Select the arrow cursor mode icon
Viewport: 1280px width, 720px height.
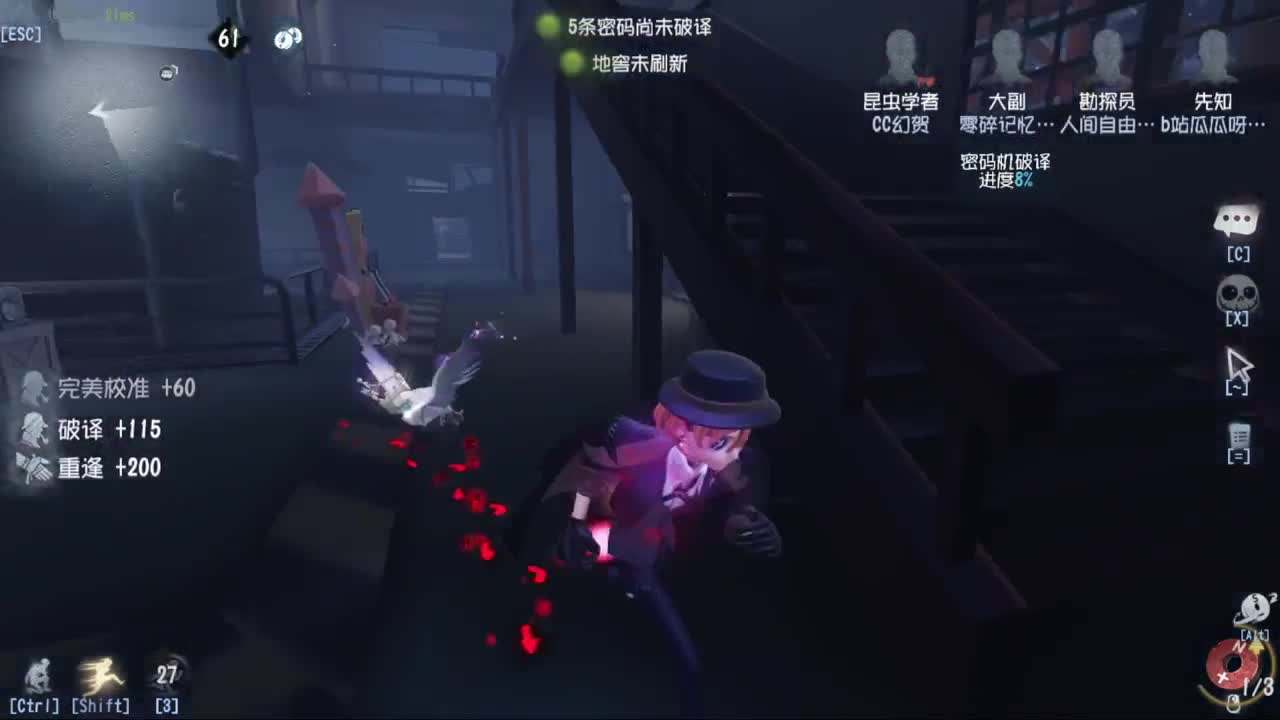click(x=1239, y=362)
